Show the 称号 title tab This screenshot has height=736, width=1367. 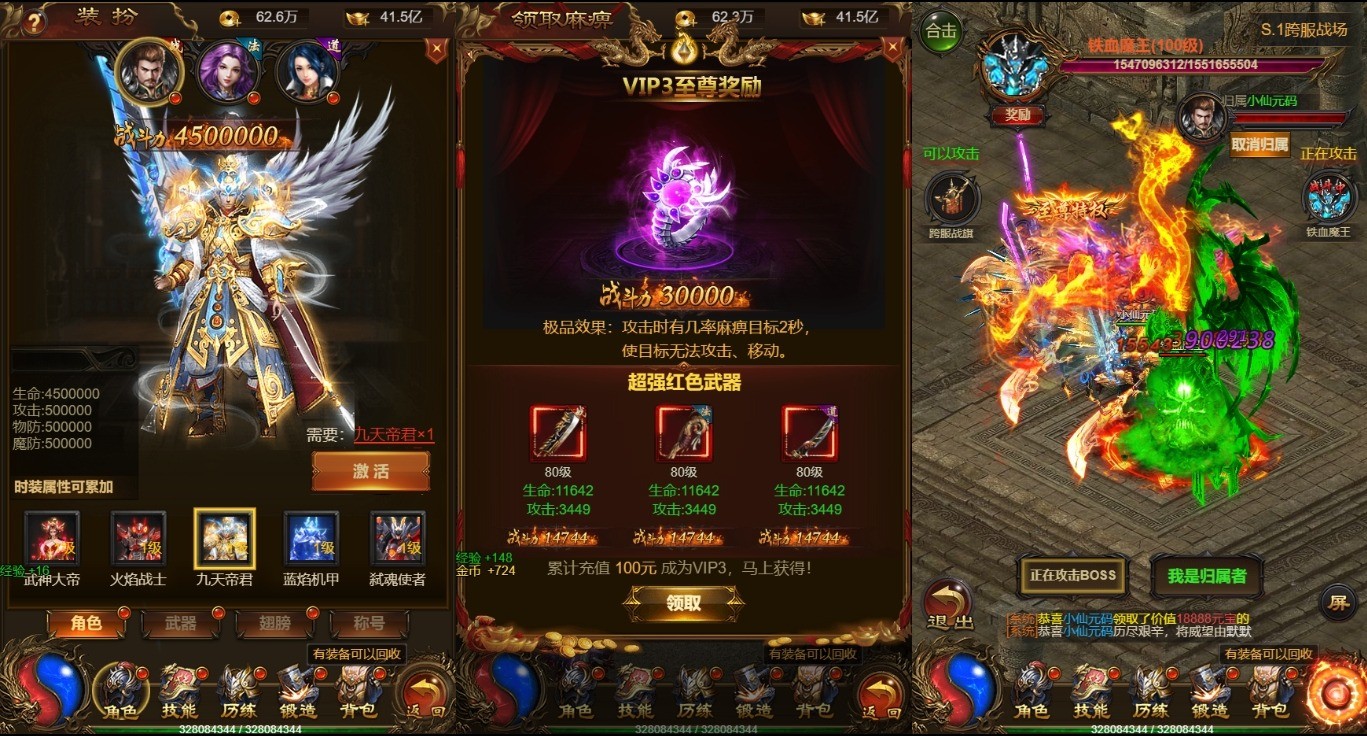coord(369,623)
